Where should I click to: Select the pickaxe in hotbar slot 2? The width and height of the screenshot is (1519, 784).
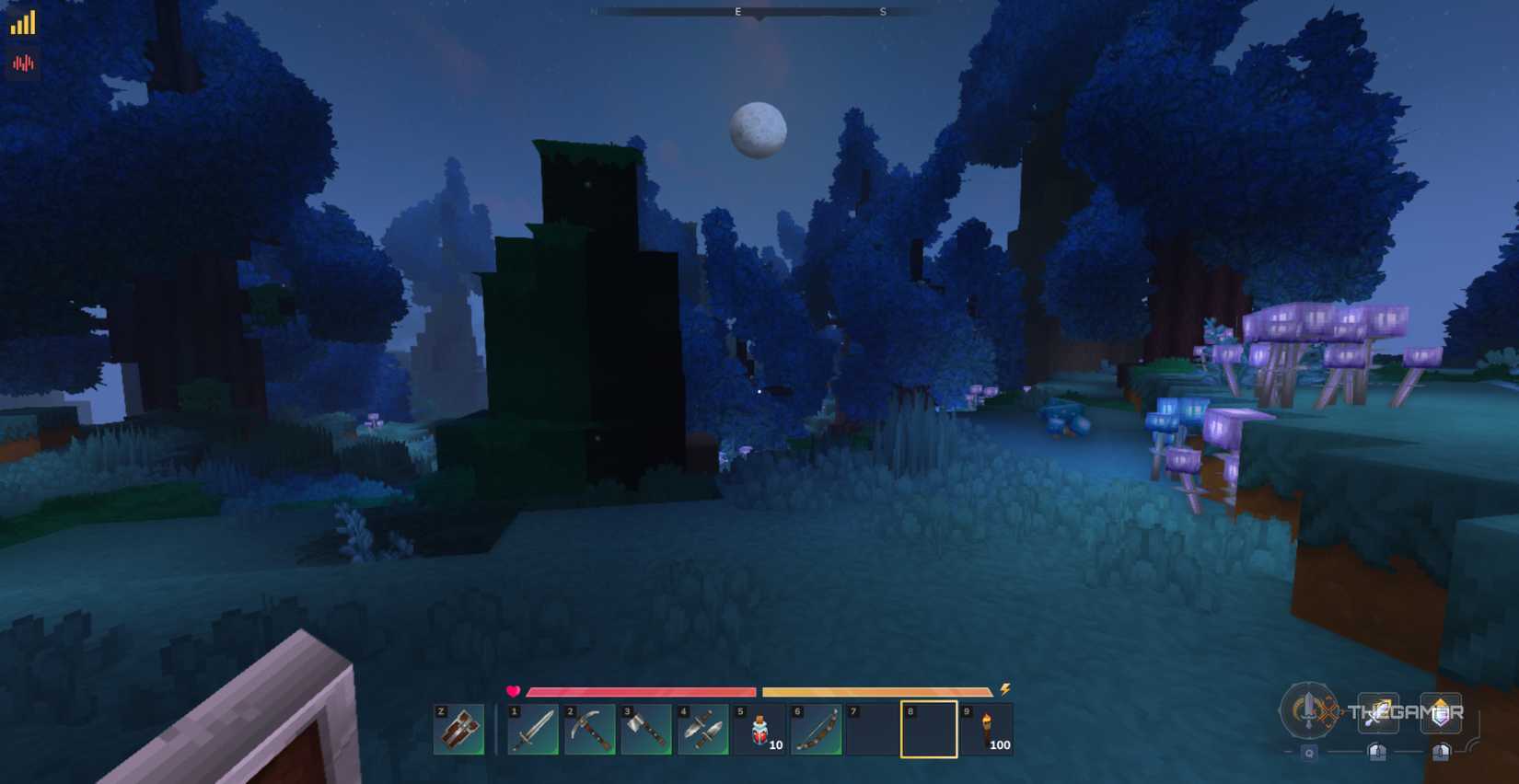[591, 729]
